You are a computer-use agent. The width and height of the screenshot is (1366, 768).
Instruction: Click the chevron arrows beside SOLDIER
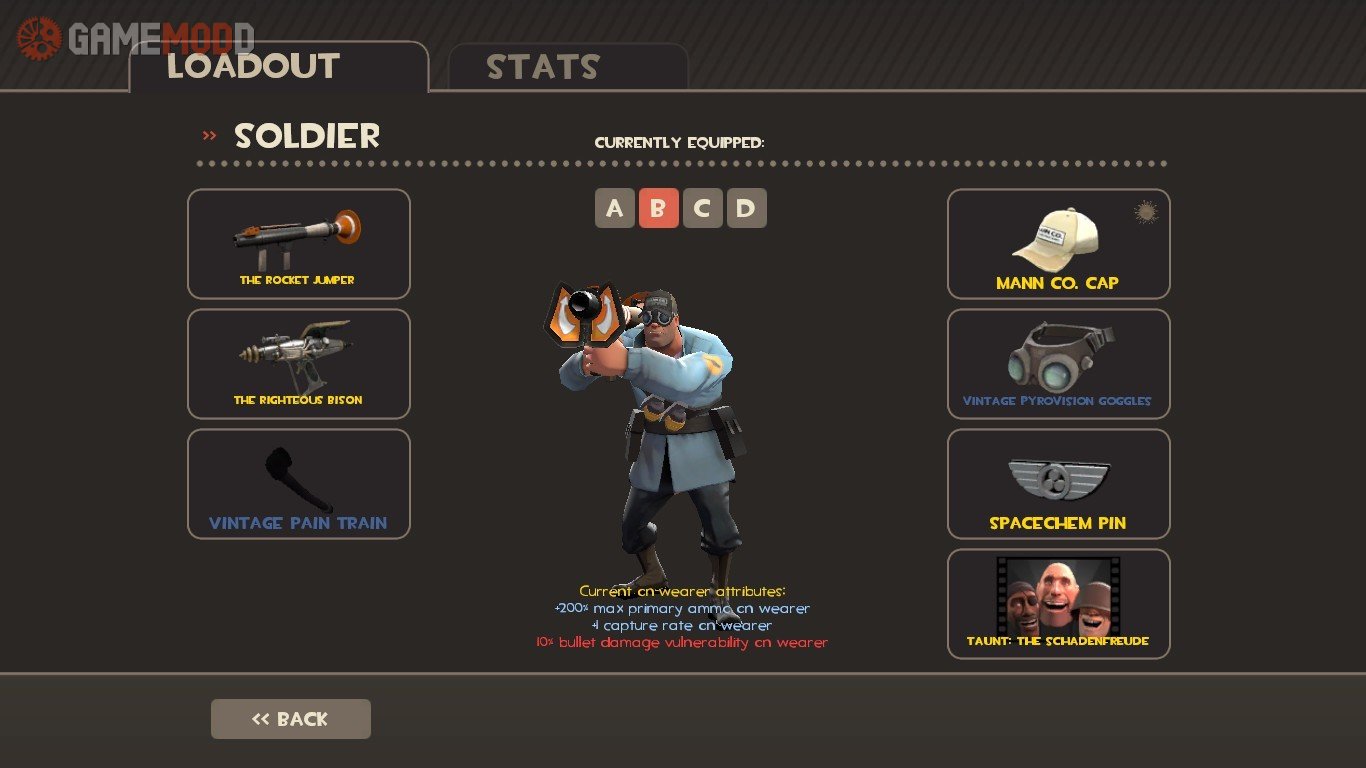(208, 133)
